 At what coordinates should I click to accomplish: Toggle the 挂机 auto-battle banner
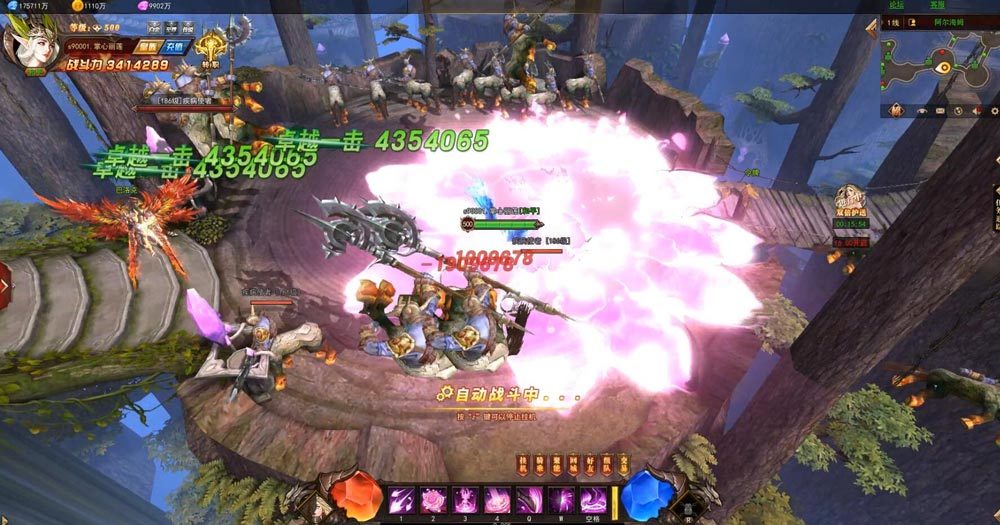[522, 463]
